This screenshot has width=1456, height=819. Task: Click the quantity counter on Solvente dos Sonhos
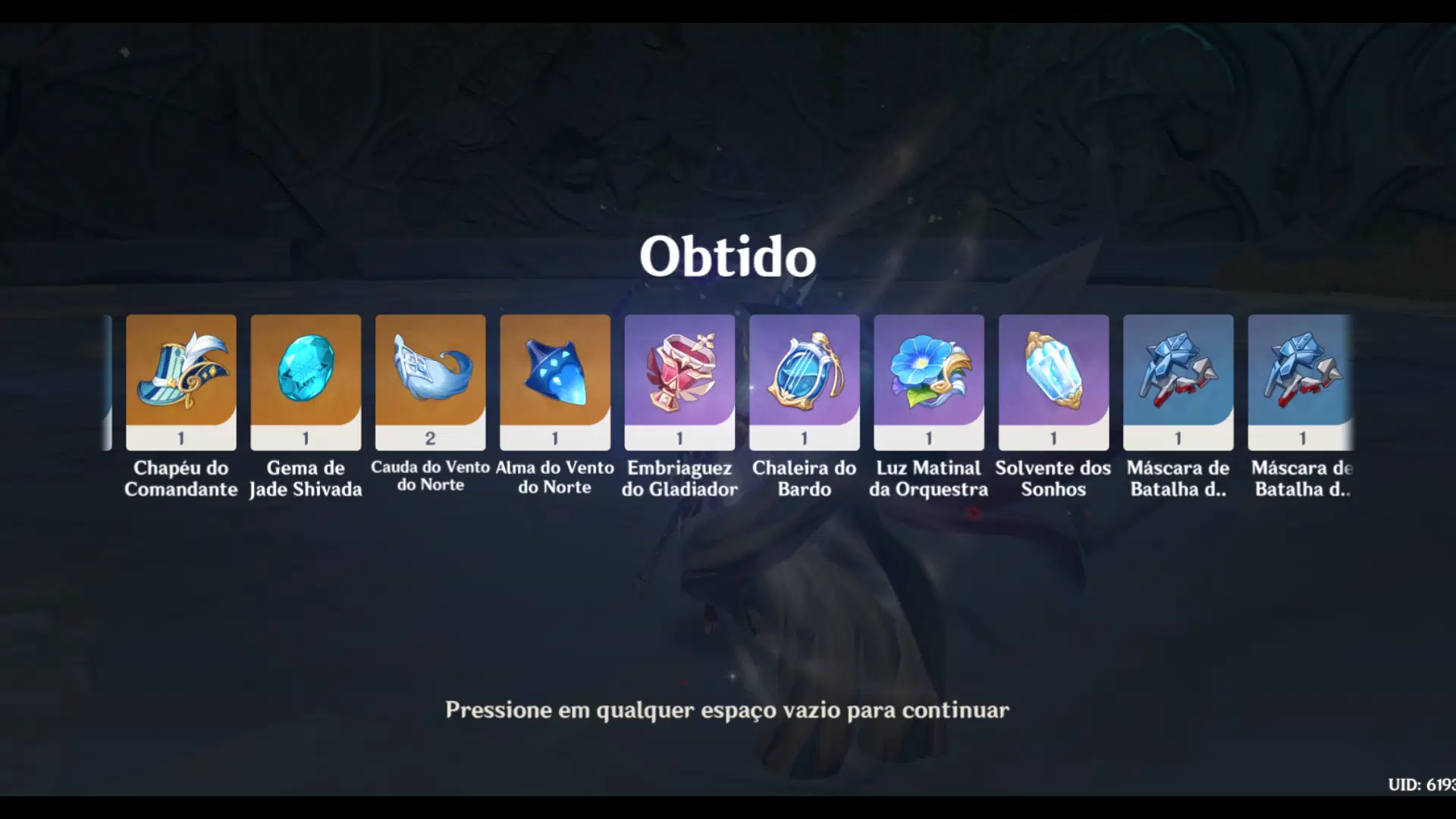coord(1053,438)
